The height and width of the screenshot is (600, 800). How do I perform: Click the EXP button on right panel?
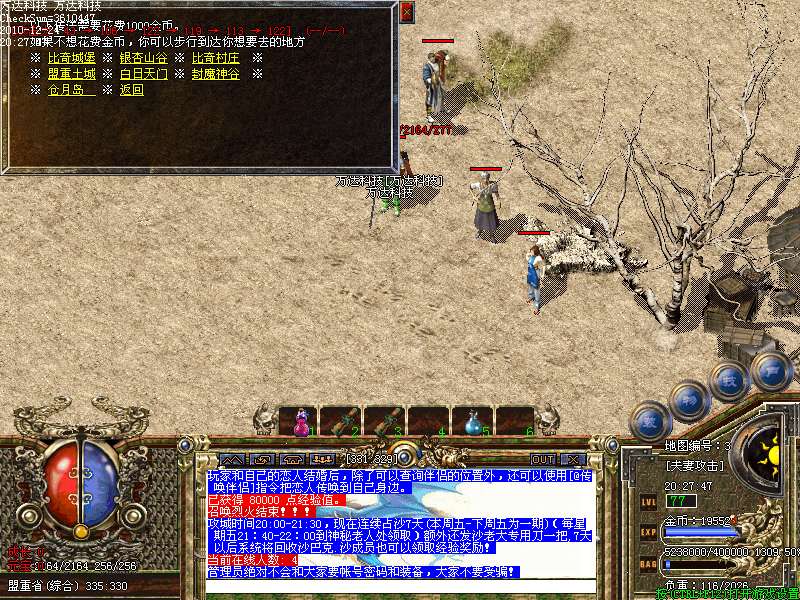[x=648, y=532]
